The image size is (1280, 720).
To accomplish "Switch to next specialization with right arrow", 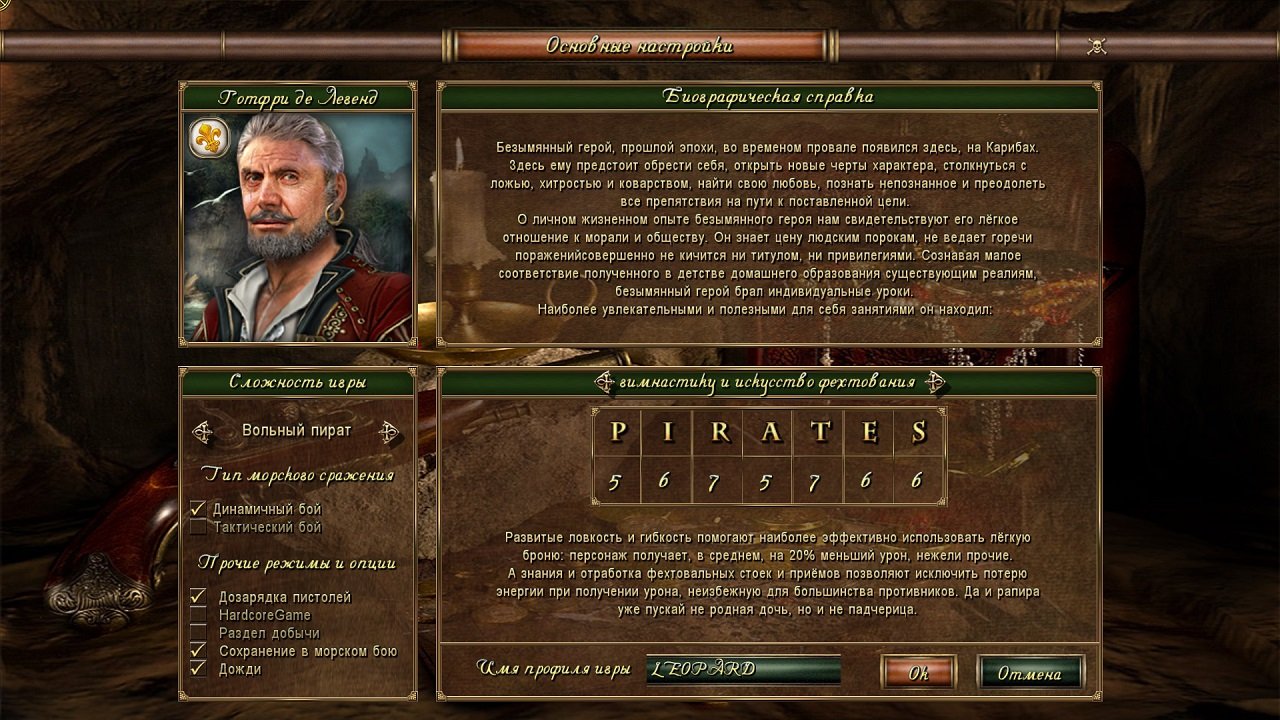I will 934,381.
